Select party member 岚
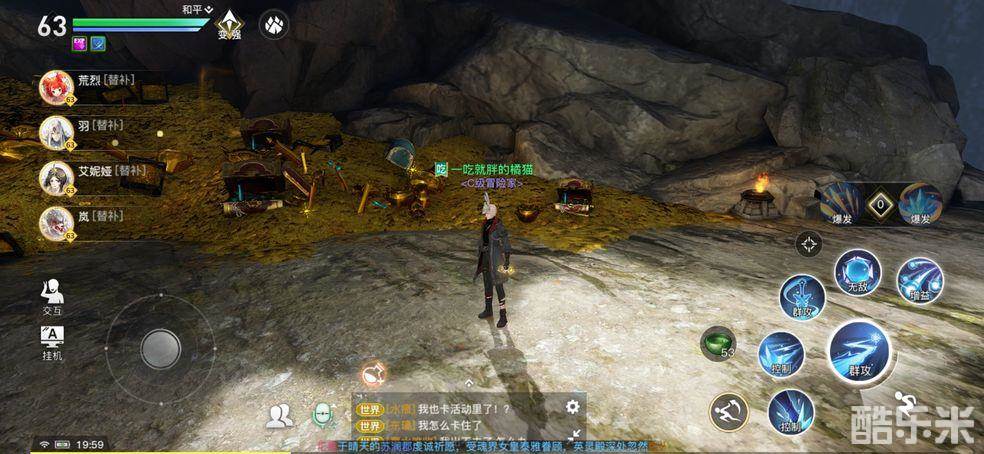The height and width of the screenshot is (454, 984). 55,222
